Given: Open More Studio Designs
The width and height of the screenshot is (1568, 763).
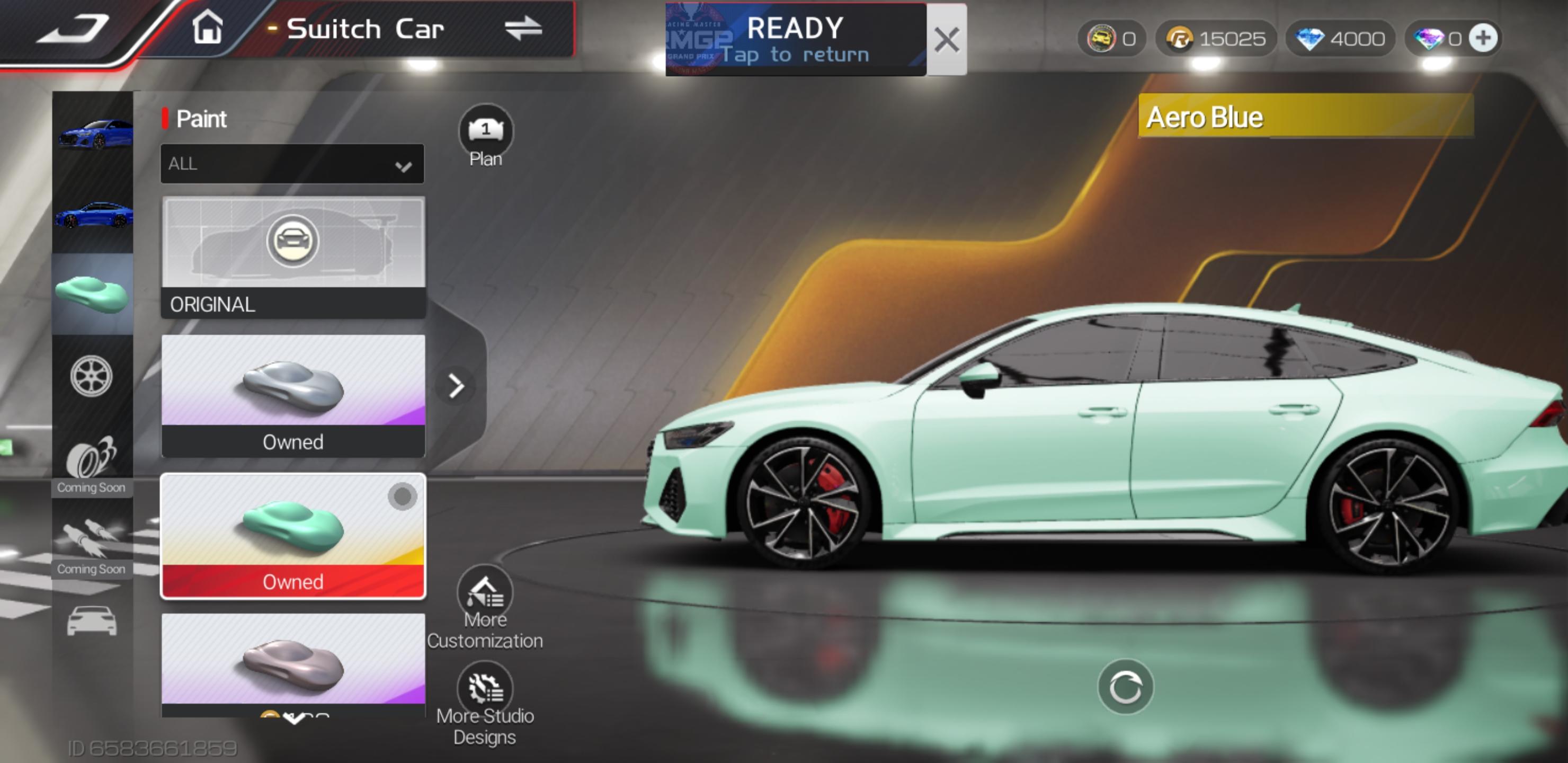Looking at the screenshot, I should (485, 703).
